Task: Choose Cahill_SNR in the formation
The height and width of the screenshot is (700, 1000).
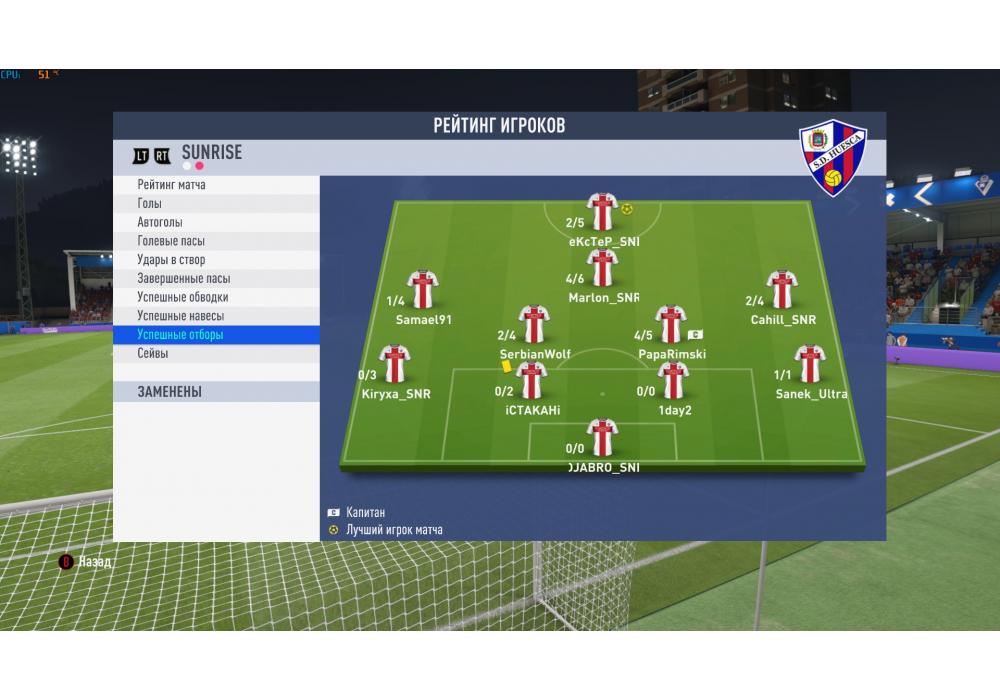Action: 781,290
